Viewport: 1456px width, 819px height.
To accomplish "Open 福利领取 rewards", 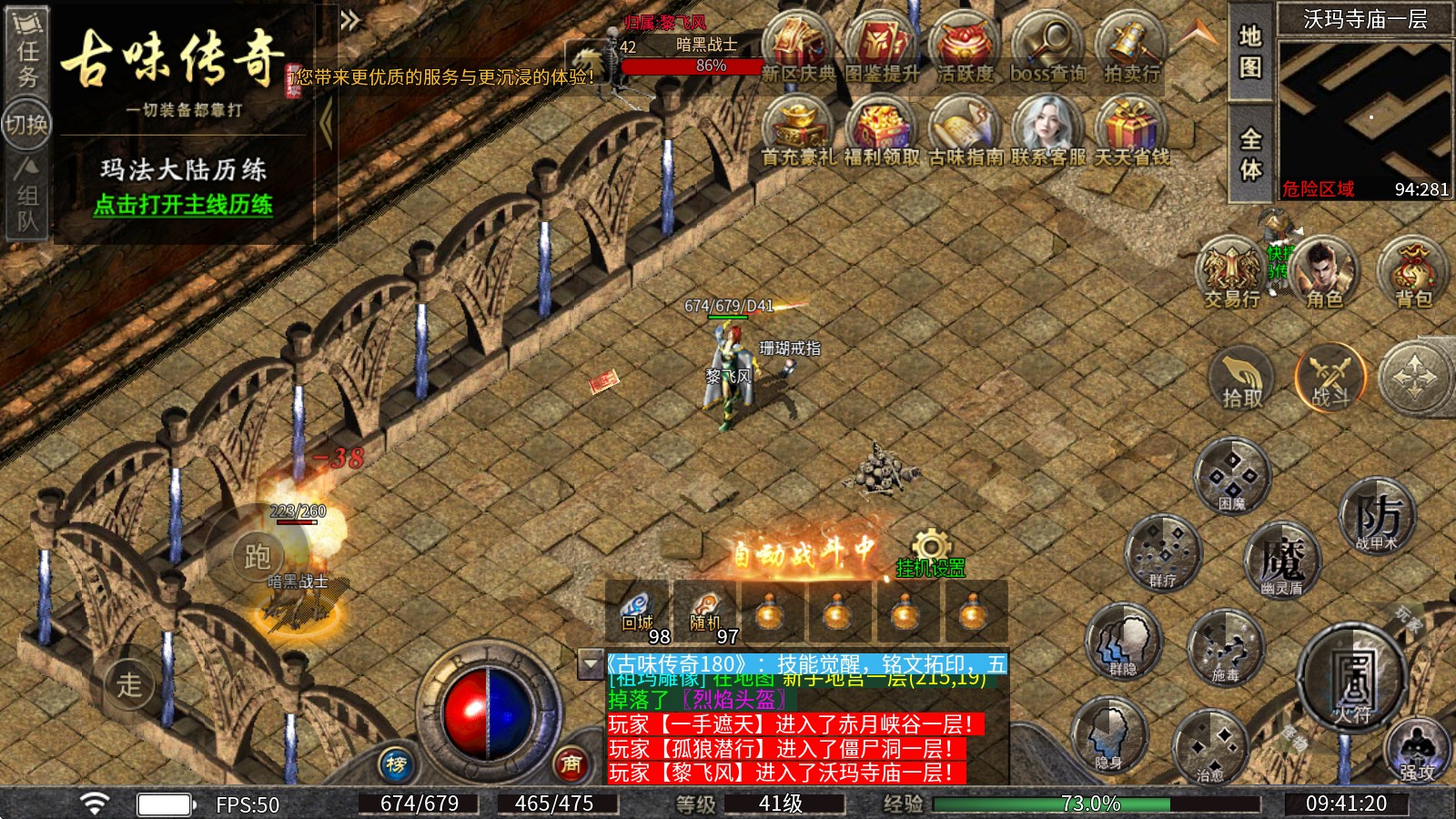I will pos(881,130).
